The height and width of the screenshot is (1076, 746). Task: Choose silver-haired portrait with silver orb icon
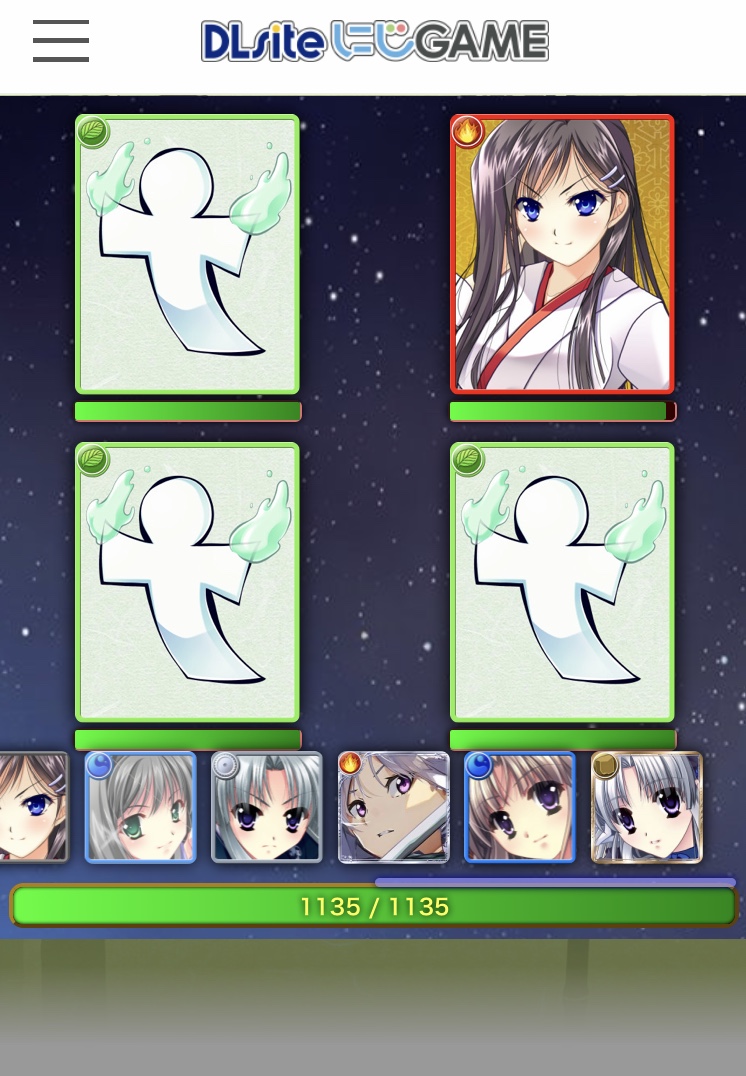tap(267, 807)
